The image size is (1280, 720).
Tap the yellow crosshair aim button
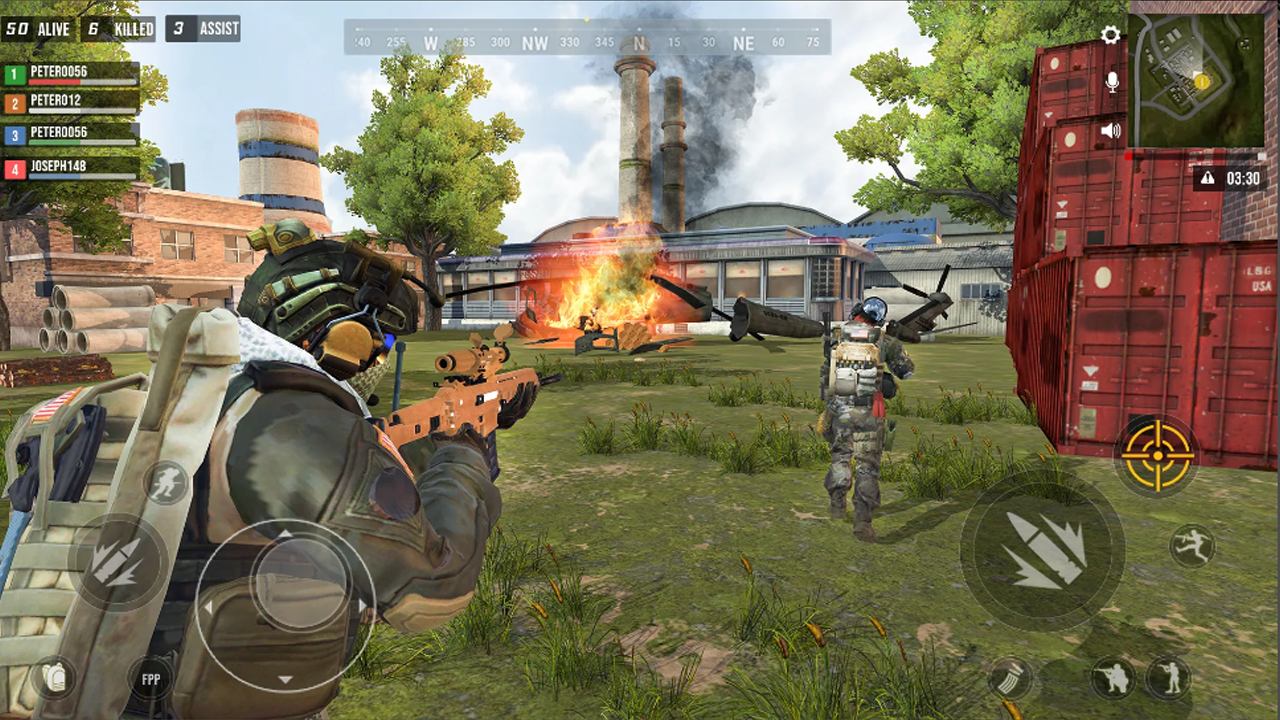[x=1156, y=455]
